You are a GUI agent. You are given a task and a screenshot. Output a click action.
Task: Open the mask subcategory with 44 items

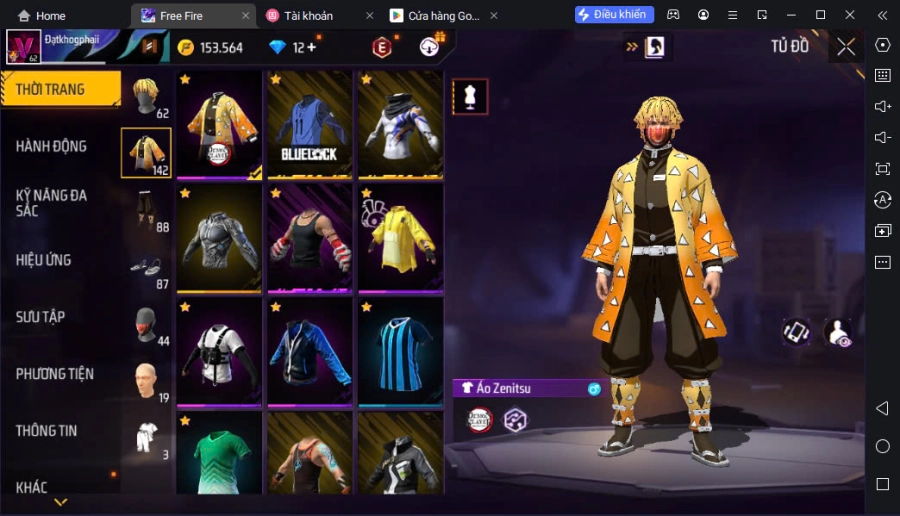tap(147, 325)
